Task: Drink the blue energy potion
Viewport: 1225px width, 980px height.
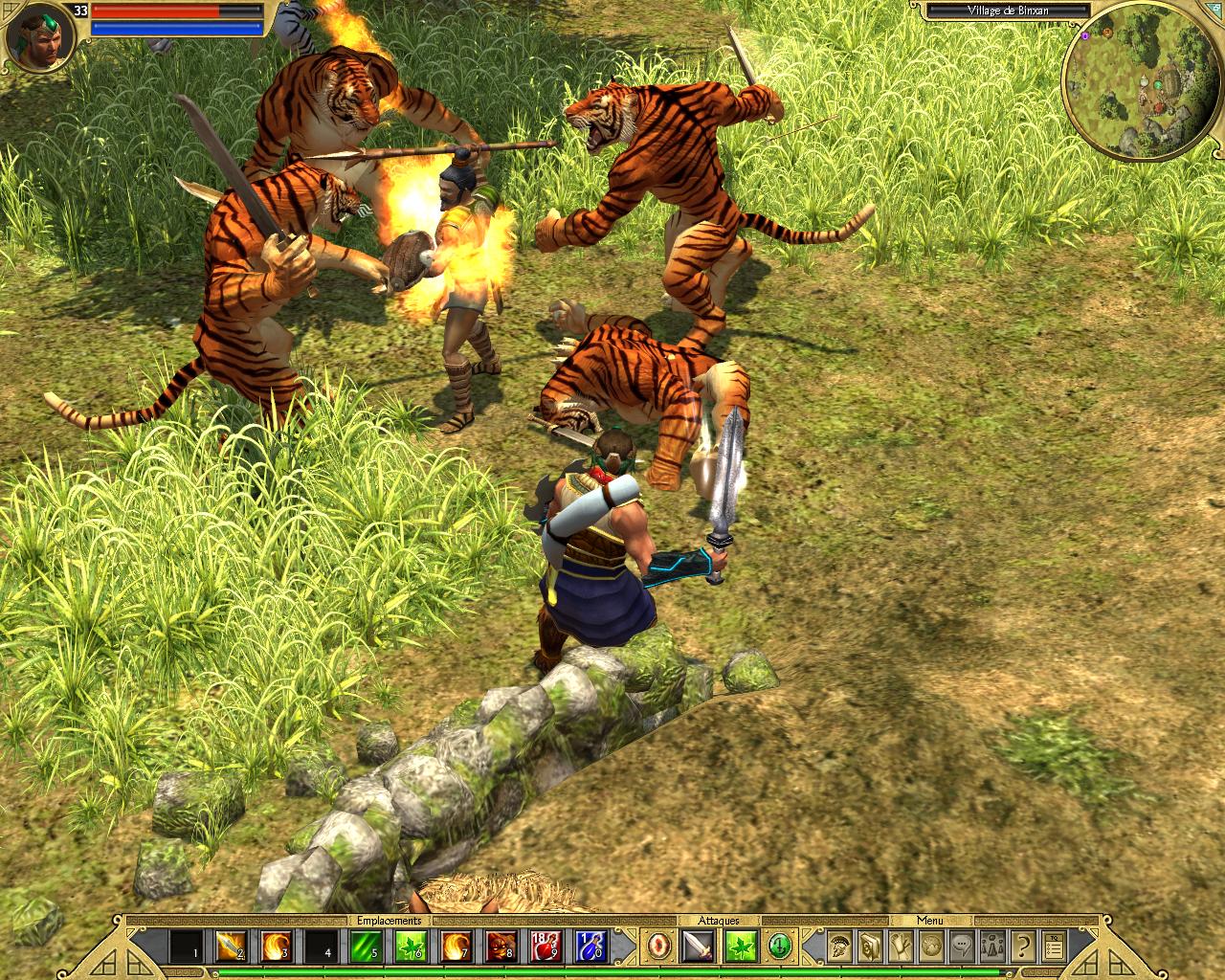Action: (x=590, y=946)
